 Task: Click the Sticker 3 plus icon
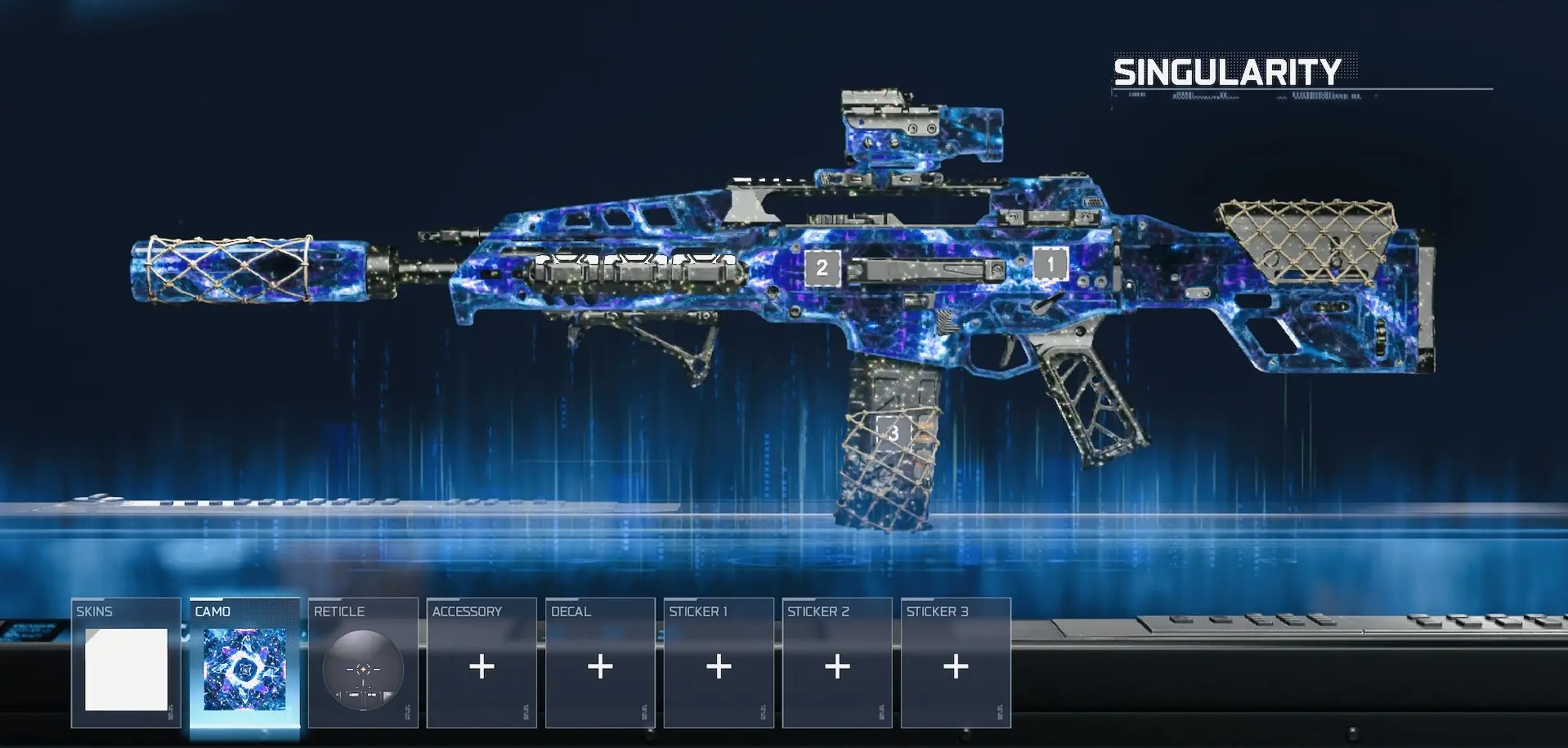(955, 667)
